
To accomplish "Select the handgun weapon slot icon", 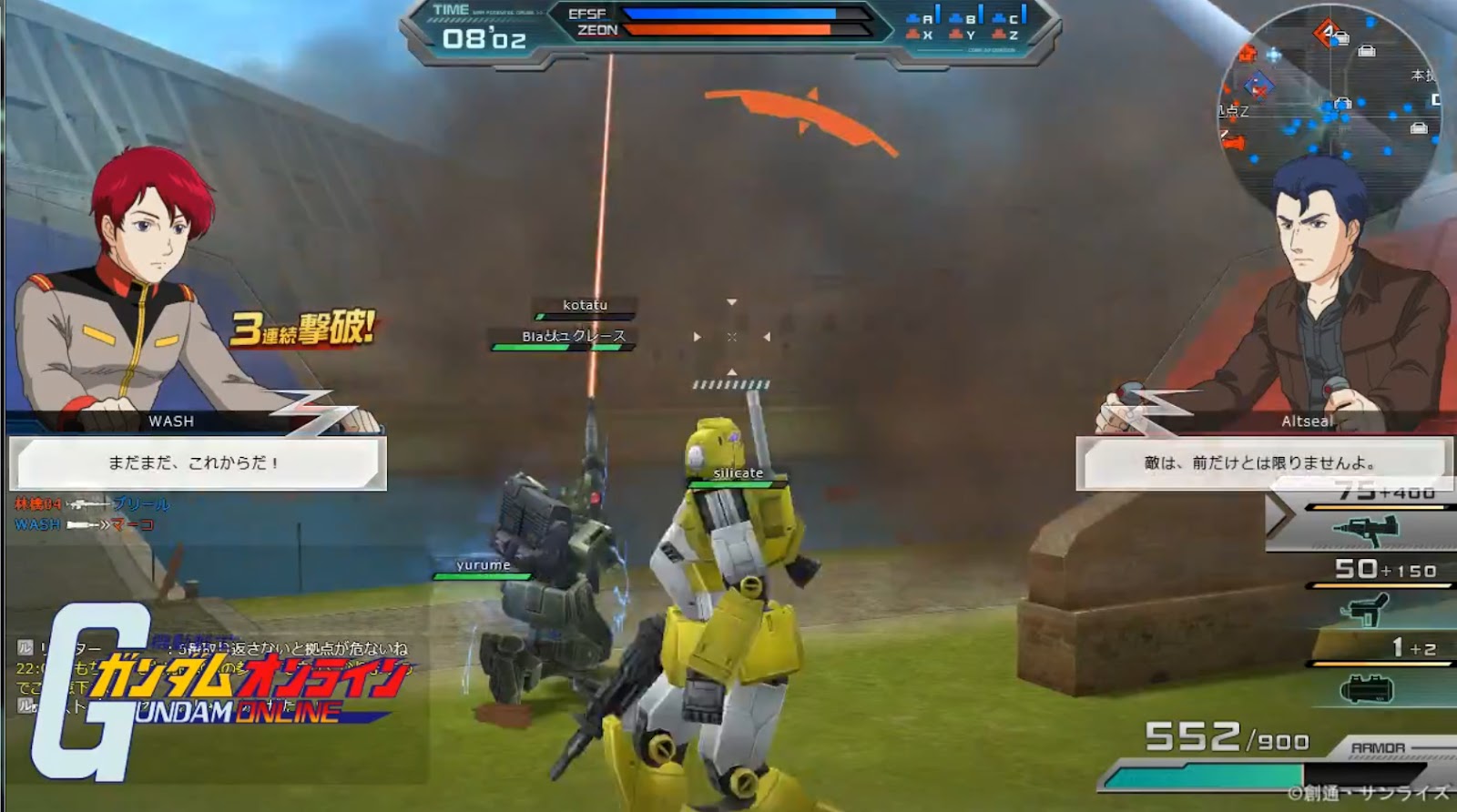I will coord(1367,609).
